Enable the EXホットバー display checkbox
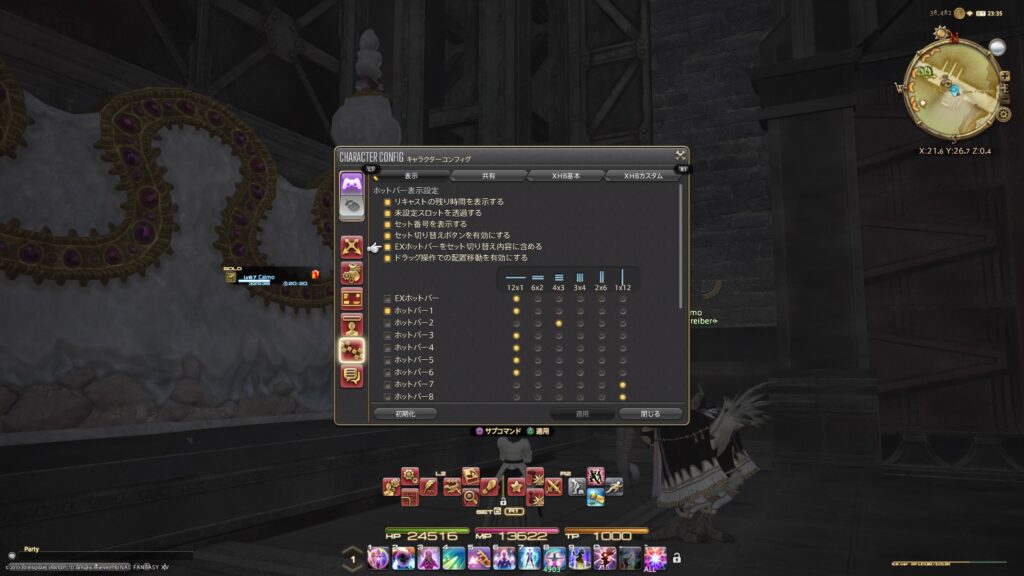This screenshot has width=1024, height=576. (x=388, y=299)
